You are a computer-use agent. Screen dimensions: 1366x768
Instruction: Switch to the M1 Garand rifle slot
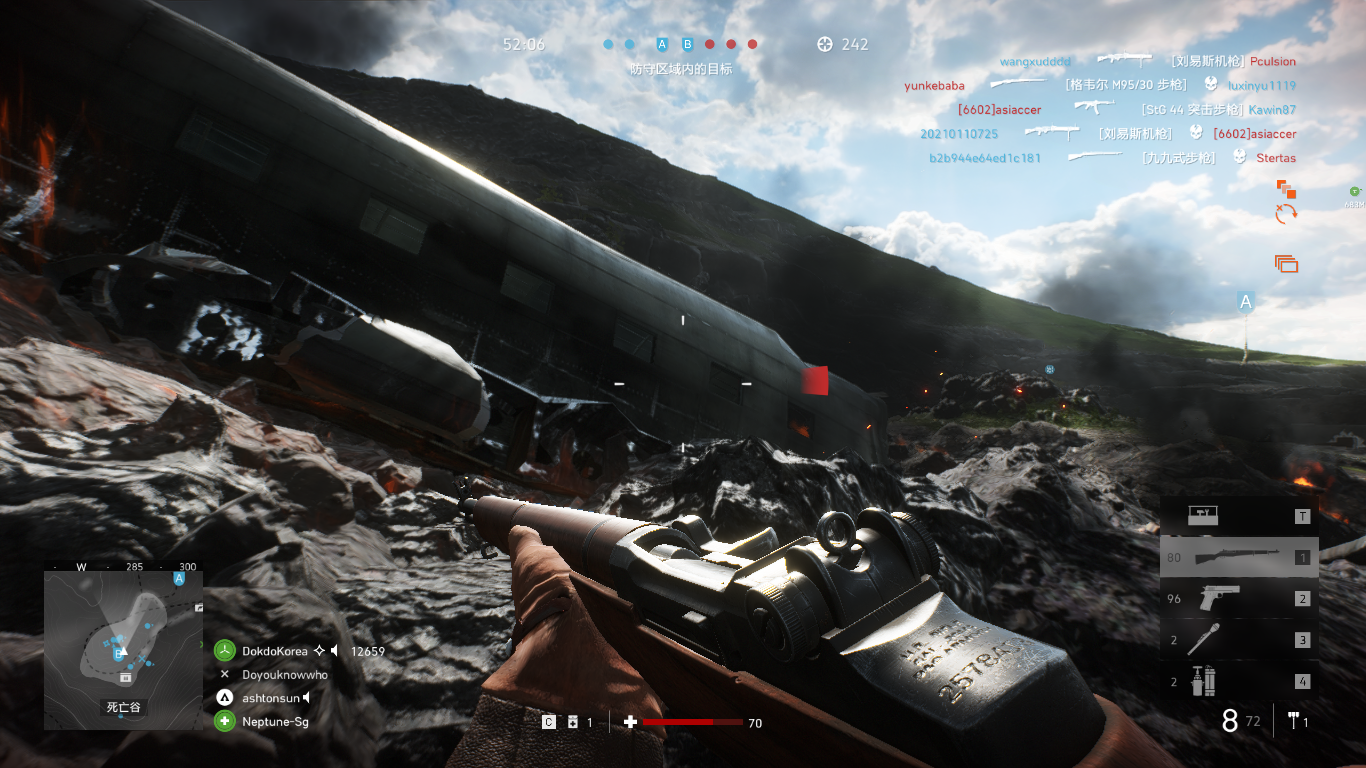pos(1238,557)
